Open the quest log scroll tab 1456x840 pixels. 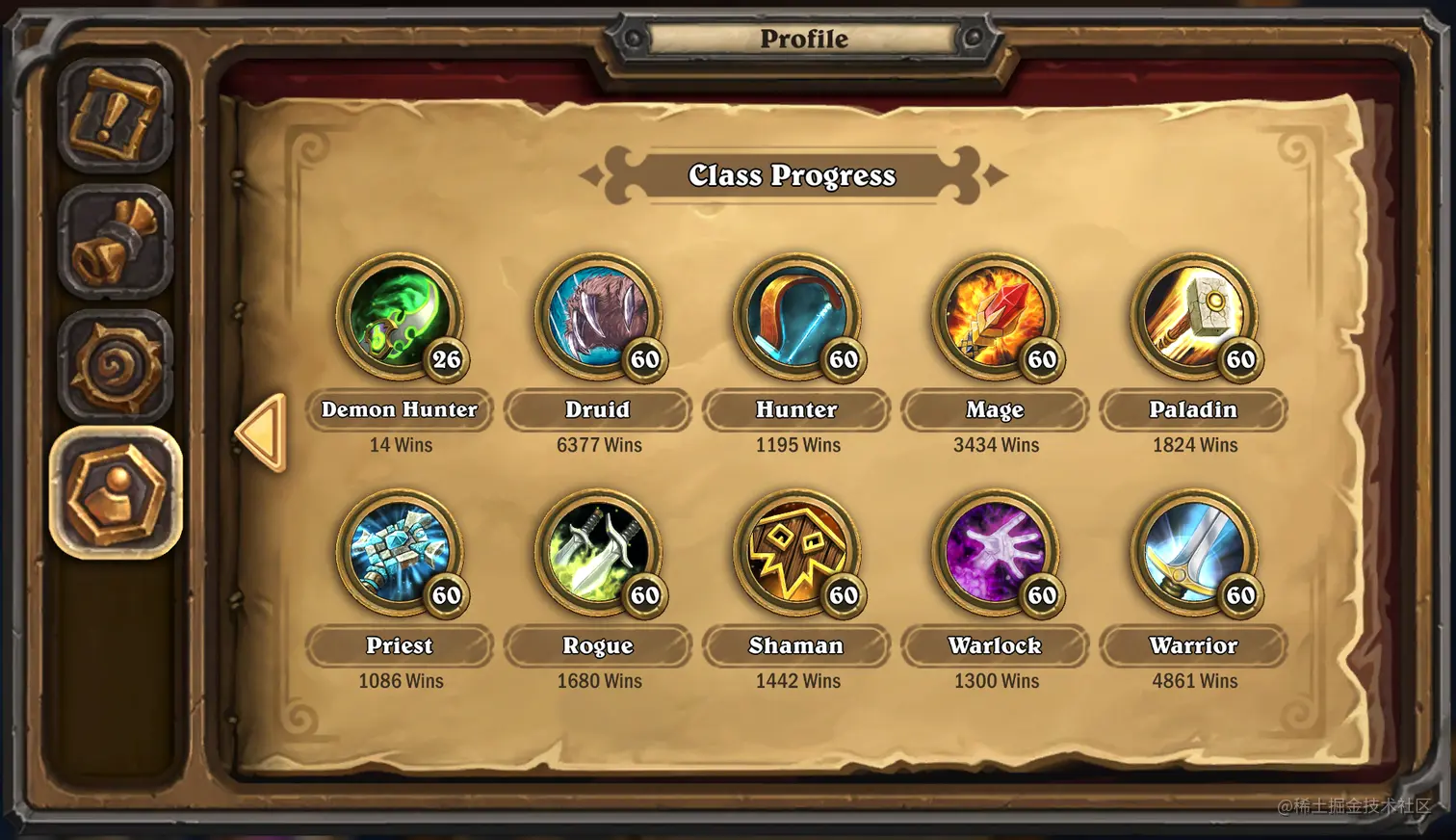tap(116, 115)
